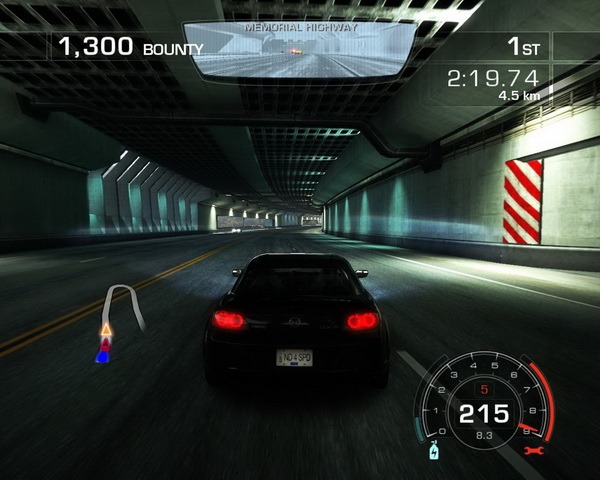
Task: Click the rear-view mirror display
Action: (300, 52)
